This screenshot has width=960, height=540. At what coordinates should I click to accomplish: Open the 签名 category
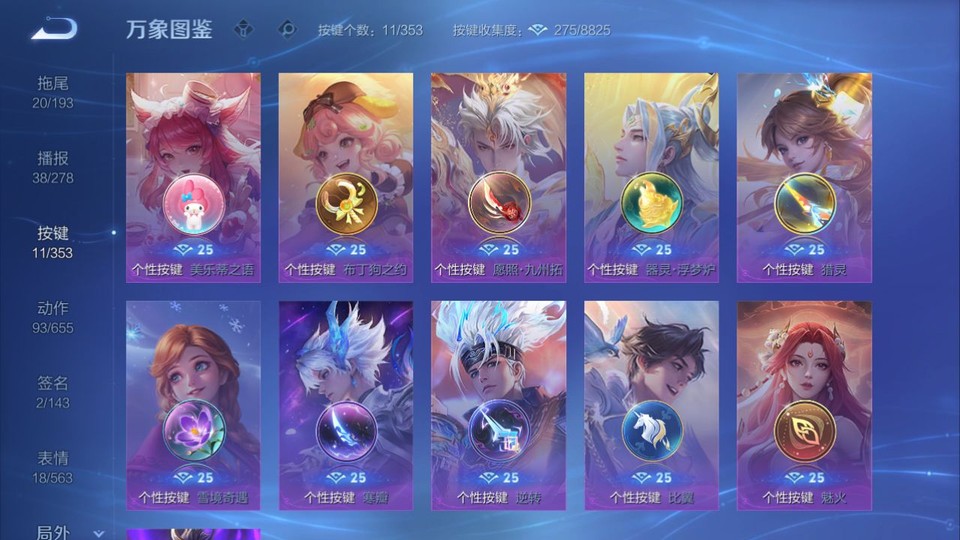tap(53, 392)
